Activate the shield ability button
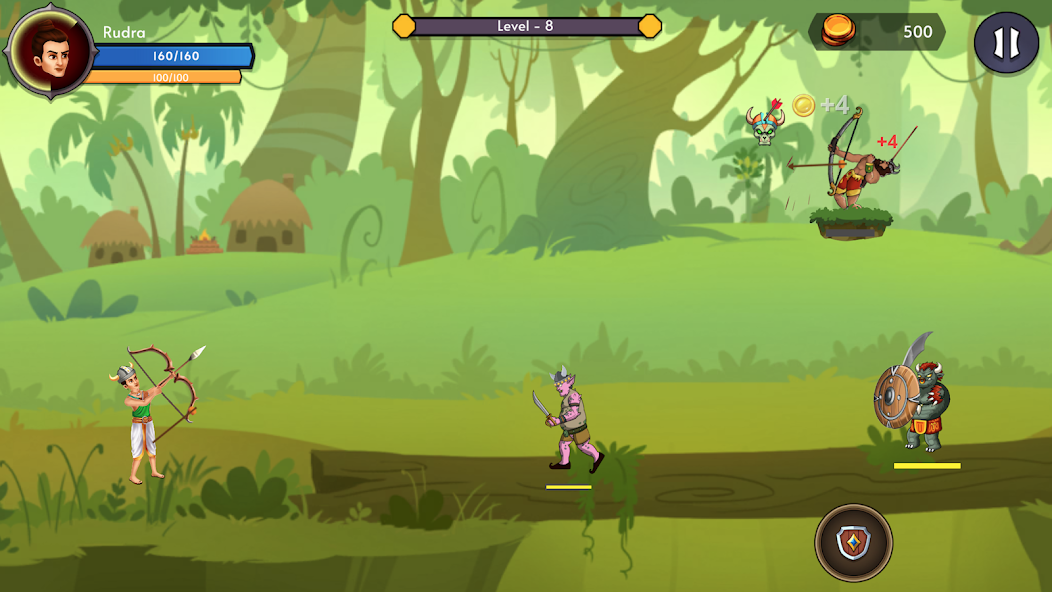Image resolution: width=1052 pixels, height=592 pixels. click(x=853, y=543)
